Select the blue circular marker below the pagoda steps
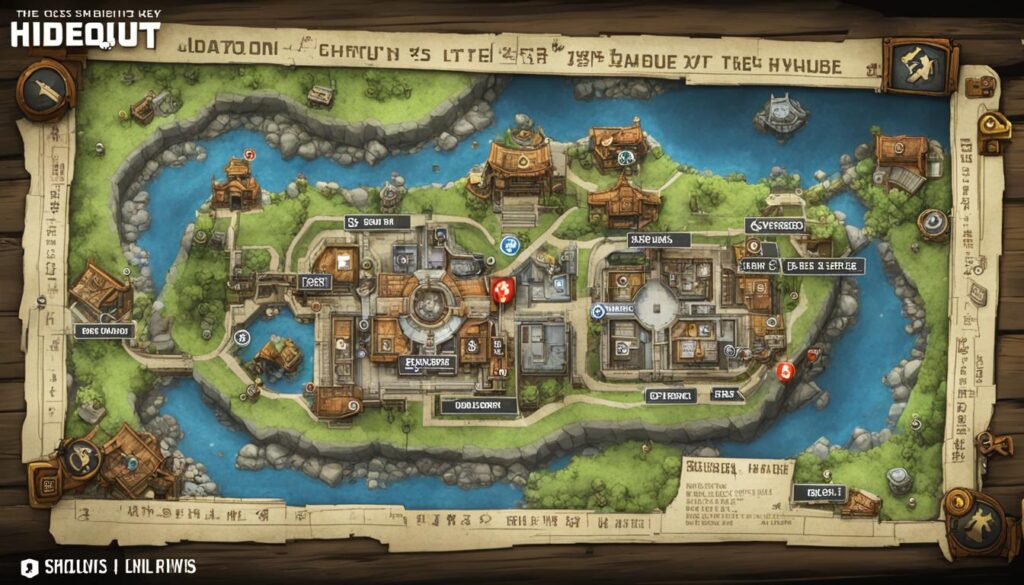The height and width of the screenshot is (585, 1024). click(508, 243)
